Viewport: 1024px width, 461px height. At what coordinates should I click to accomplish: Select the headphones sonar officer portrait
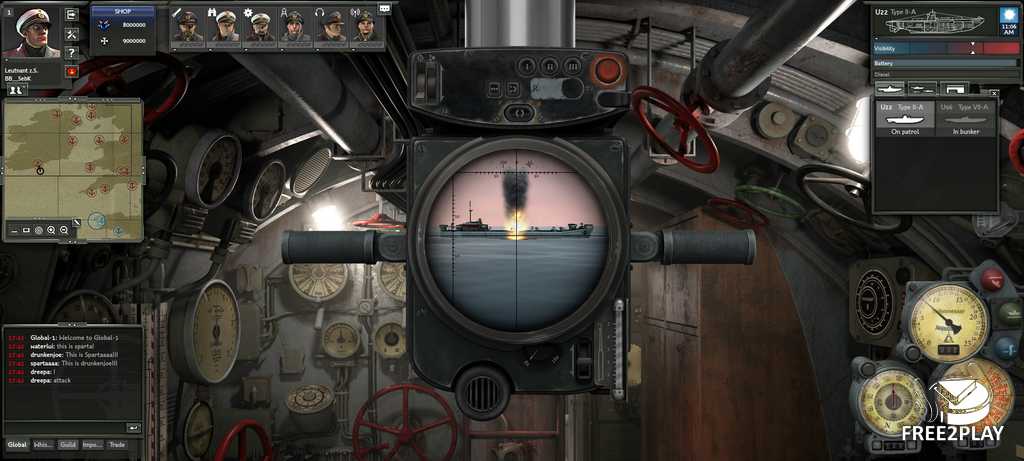tap(330, 26)
